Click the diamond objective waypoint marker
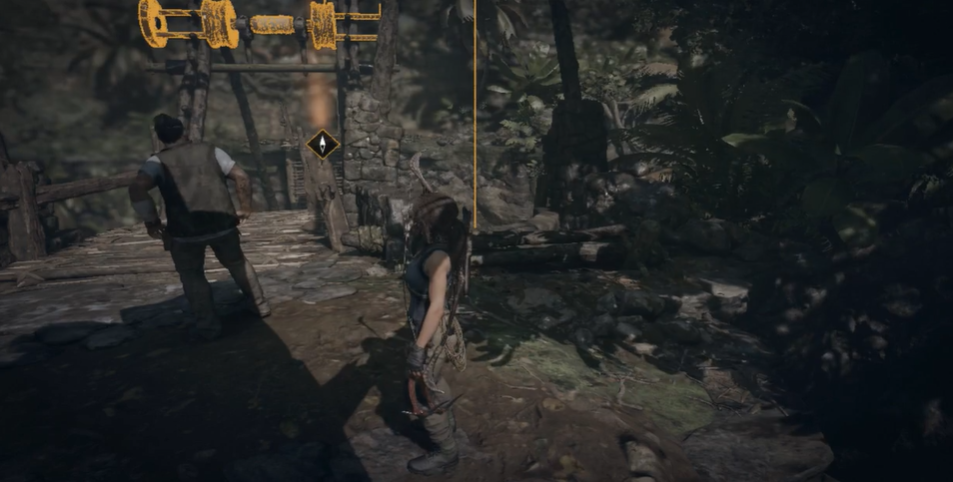 point(322,144)
